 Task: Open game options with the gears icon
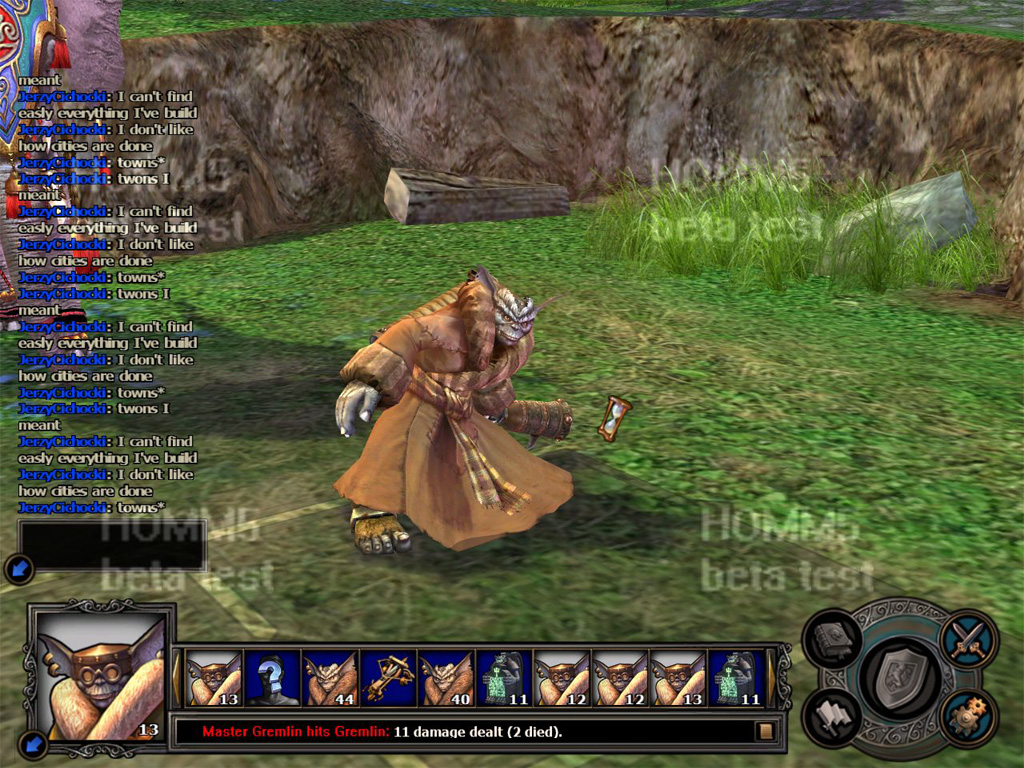click(967, 717)
